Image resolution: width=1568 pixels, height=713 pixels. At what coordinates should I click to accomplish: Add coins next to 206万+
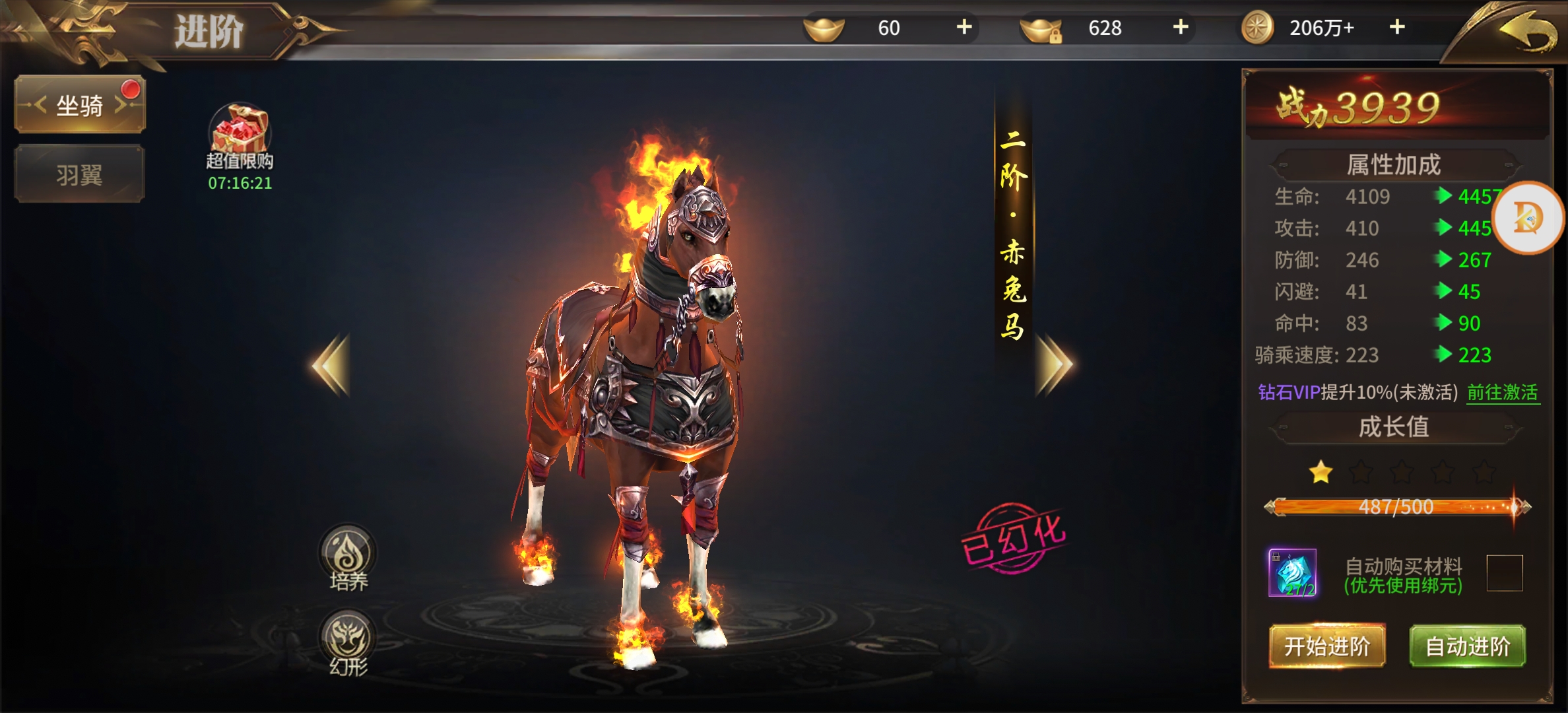point(1397,27)
